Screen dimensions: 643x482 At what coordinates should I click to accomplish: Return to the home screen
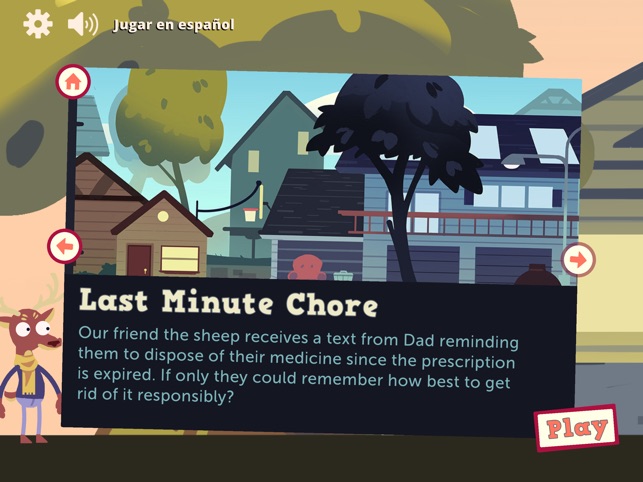coord(73,82)
